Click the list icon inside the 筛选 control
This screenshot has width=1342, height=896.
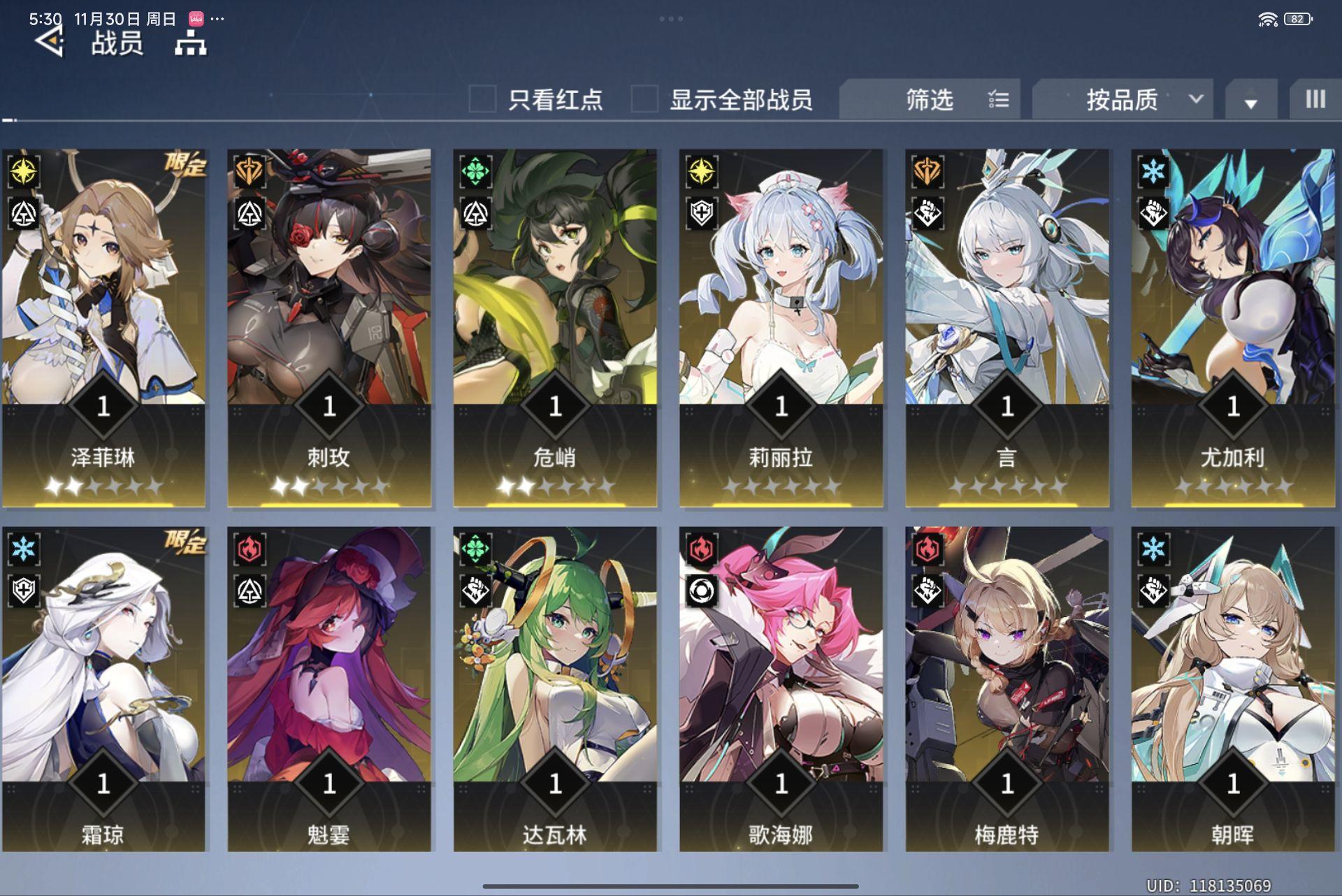click(998, 99)
